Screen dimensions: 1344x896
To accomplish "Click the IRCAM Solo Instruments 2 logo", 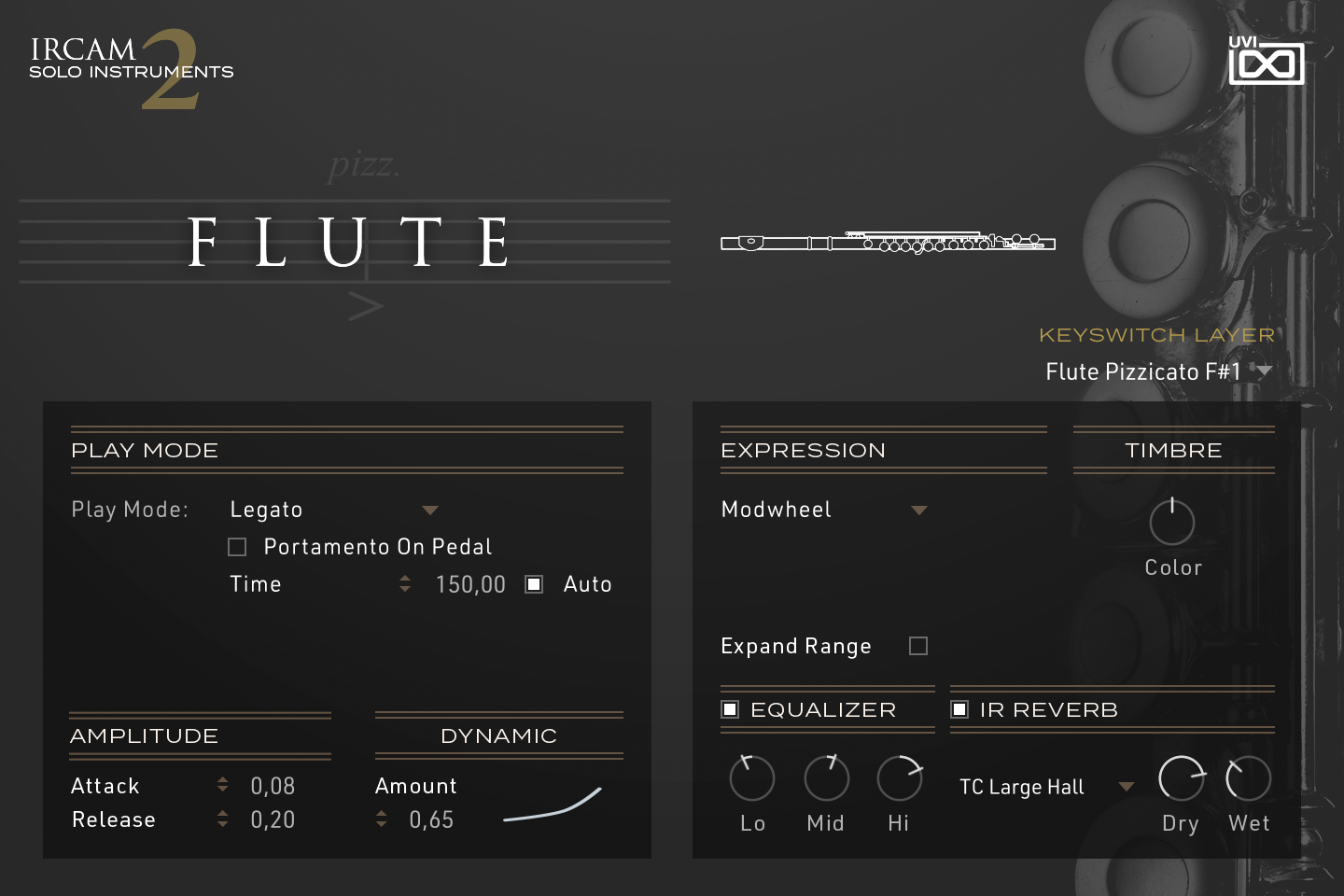I will 131,65.
